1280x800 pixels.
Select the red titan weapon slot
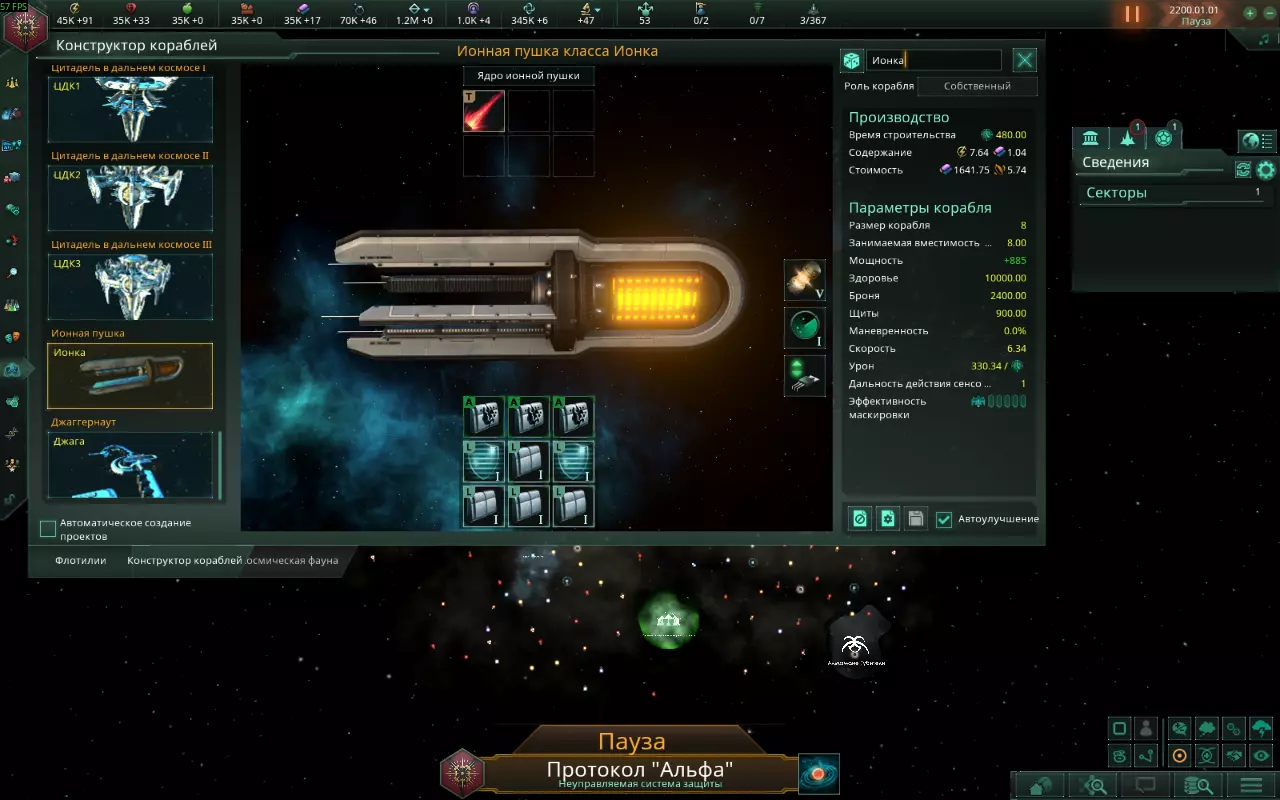tap(484, 111)
